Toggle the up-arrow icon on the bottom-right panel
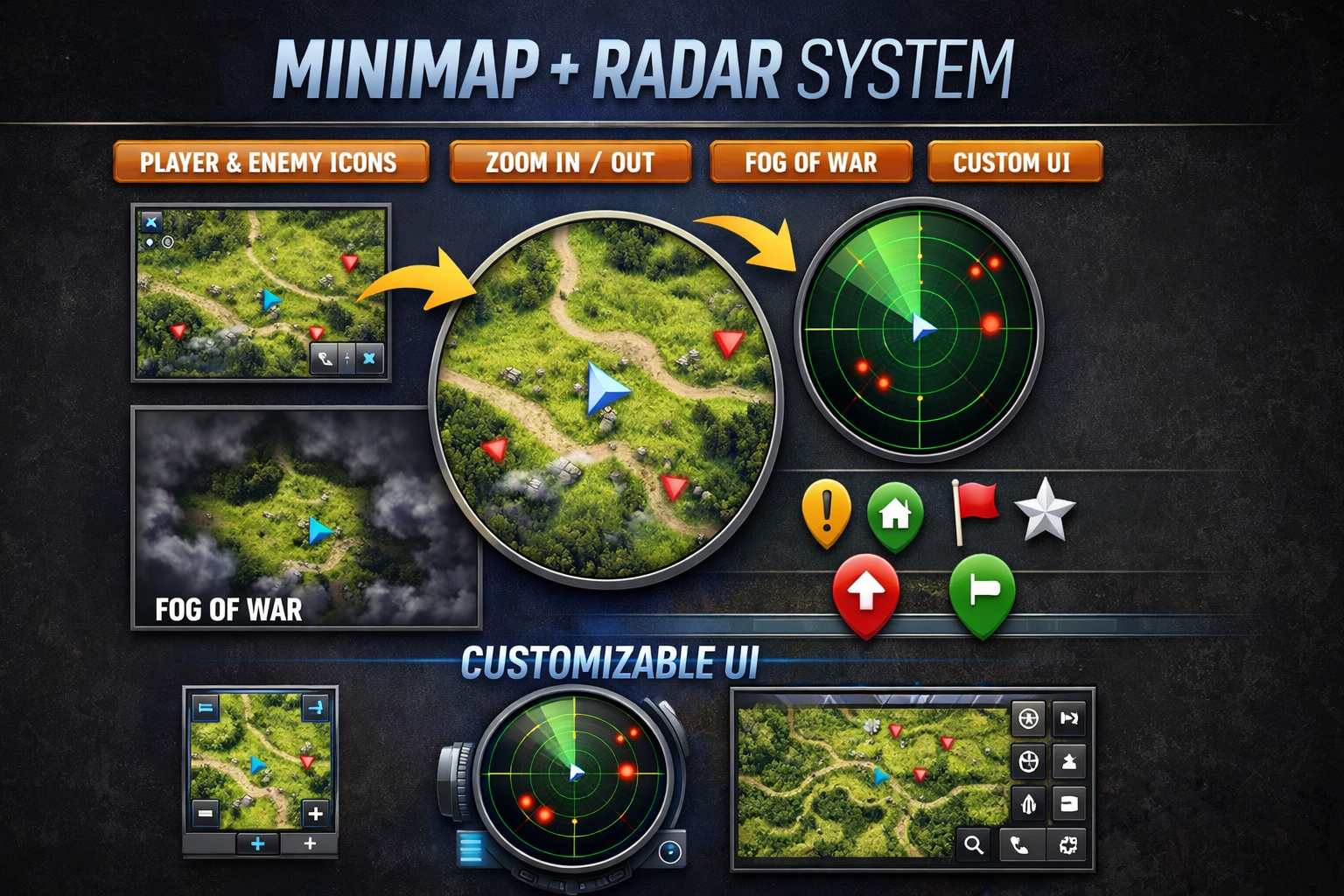This screenshot has width=1344, height=896. tap(1029, 803)
